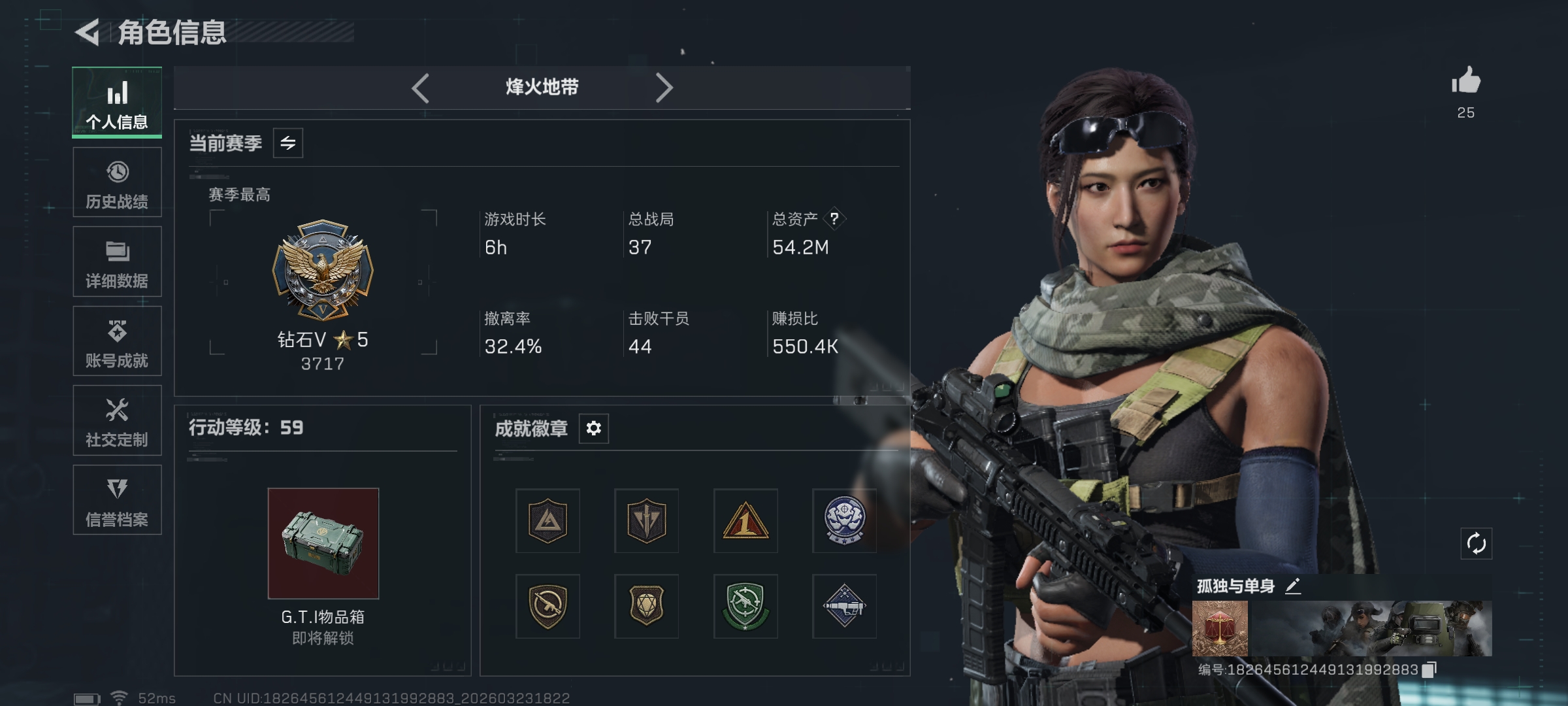The image size is (1568, 706).
Task: Select the 账号成就 tab
Action: click(x=118, y=341)
